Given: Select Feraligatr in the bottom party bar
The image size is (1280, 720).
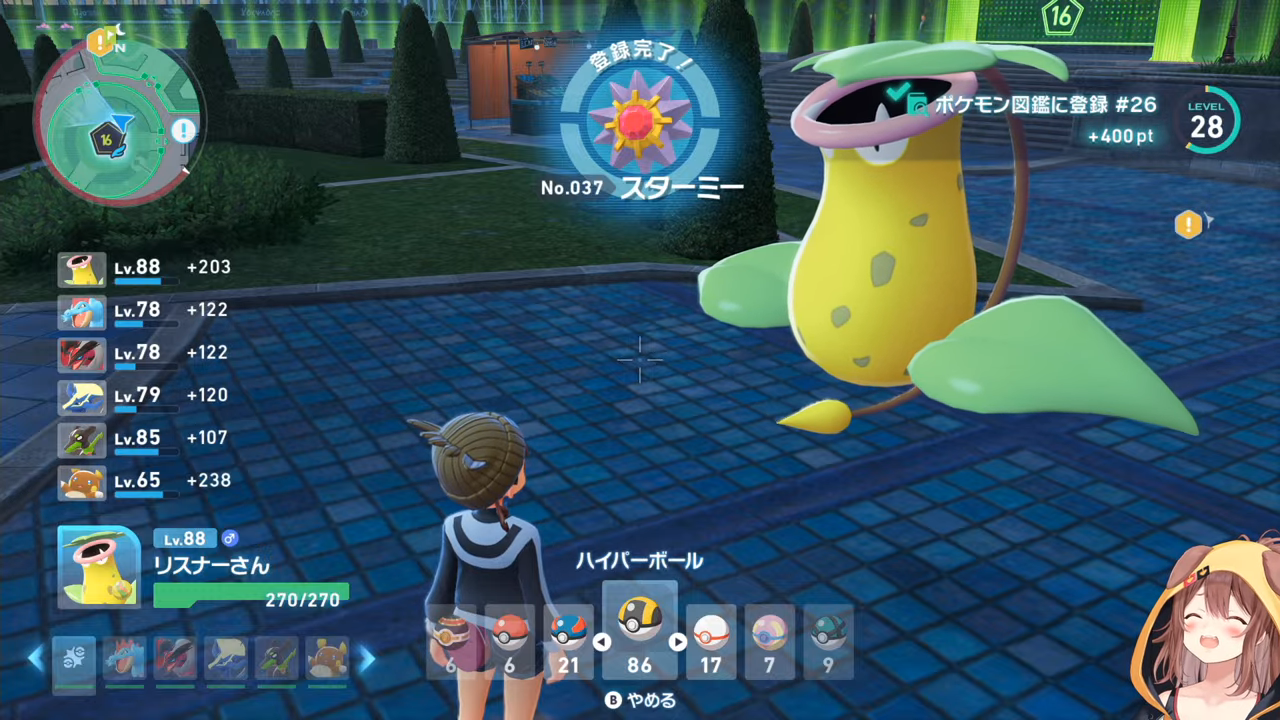Looking at the screenshot, I should pos(125,660).
